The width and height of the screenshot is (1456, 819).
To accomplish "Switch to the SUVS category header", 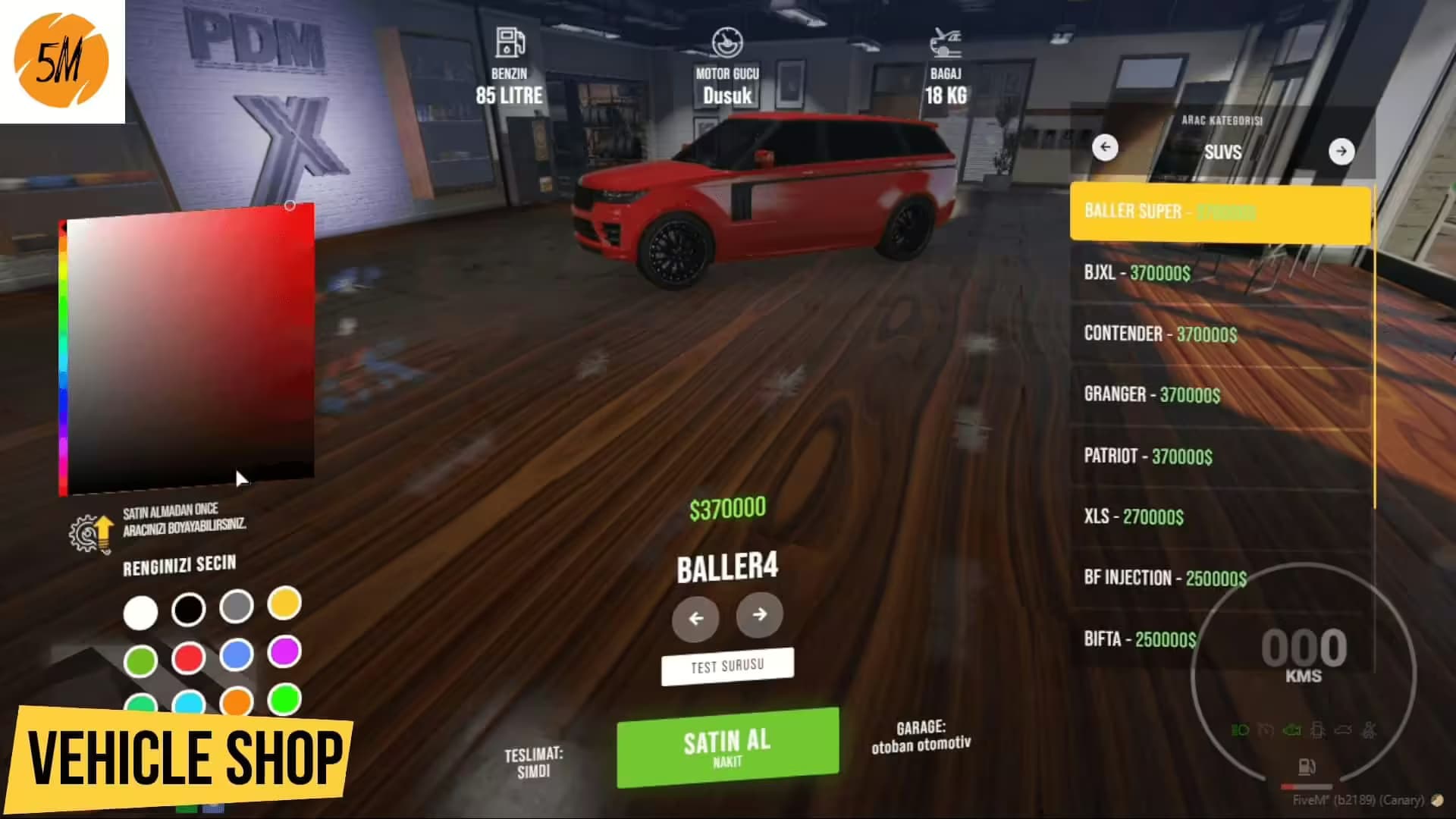I will [x=1223, y=152].
